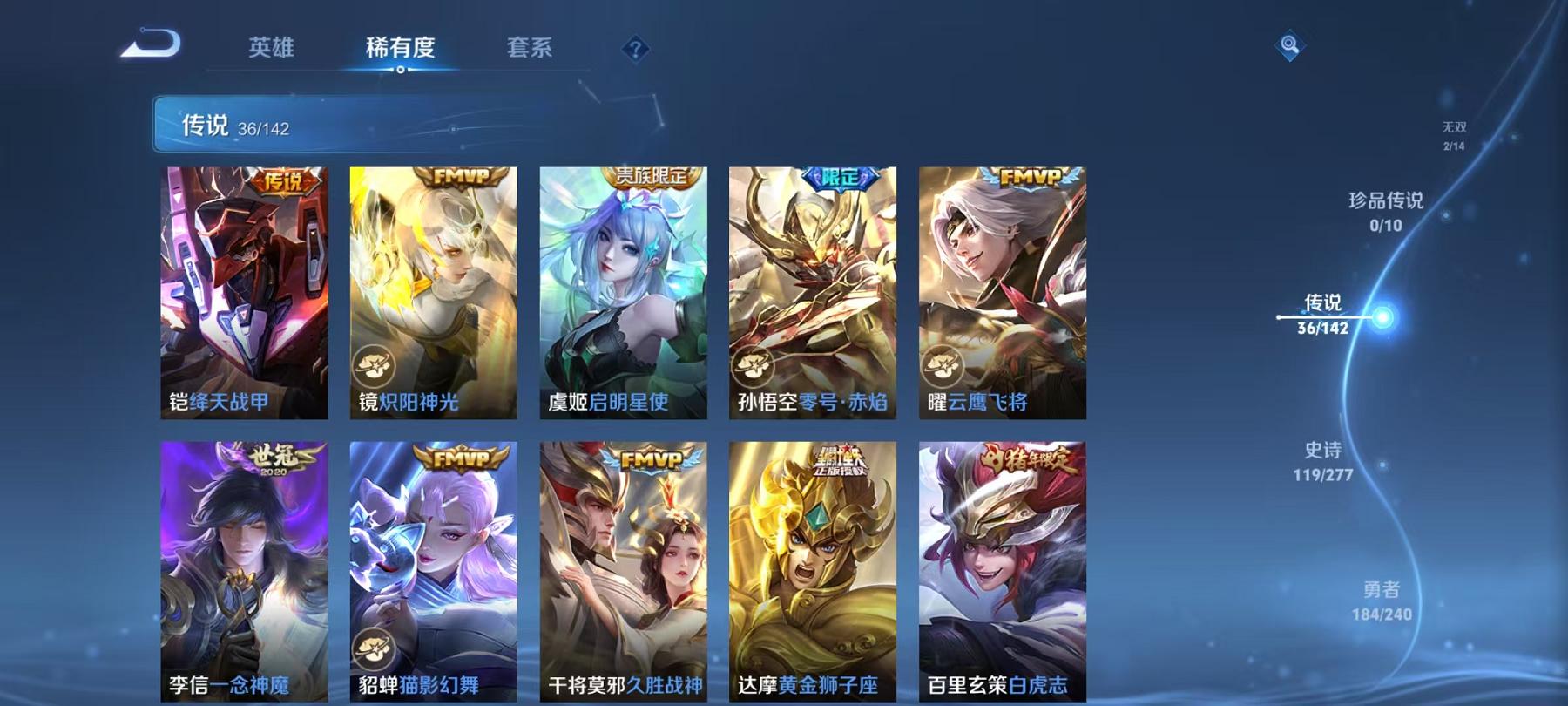Viewport: 1568px width, 706px height.
Task: Click the circular seal icon on 铠绛天战甲 card
Action: (x=373, y=367)
